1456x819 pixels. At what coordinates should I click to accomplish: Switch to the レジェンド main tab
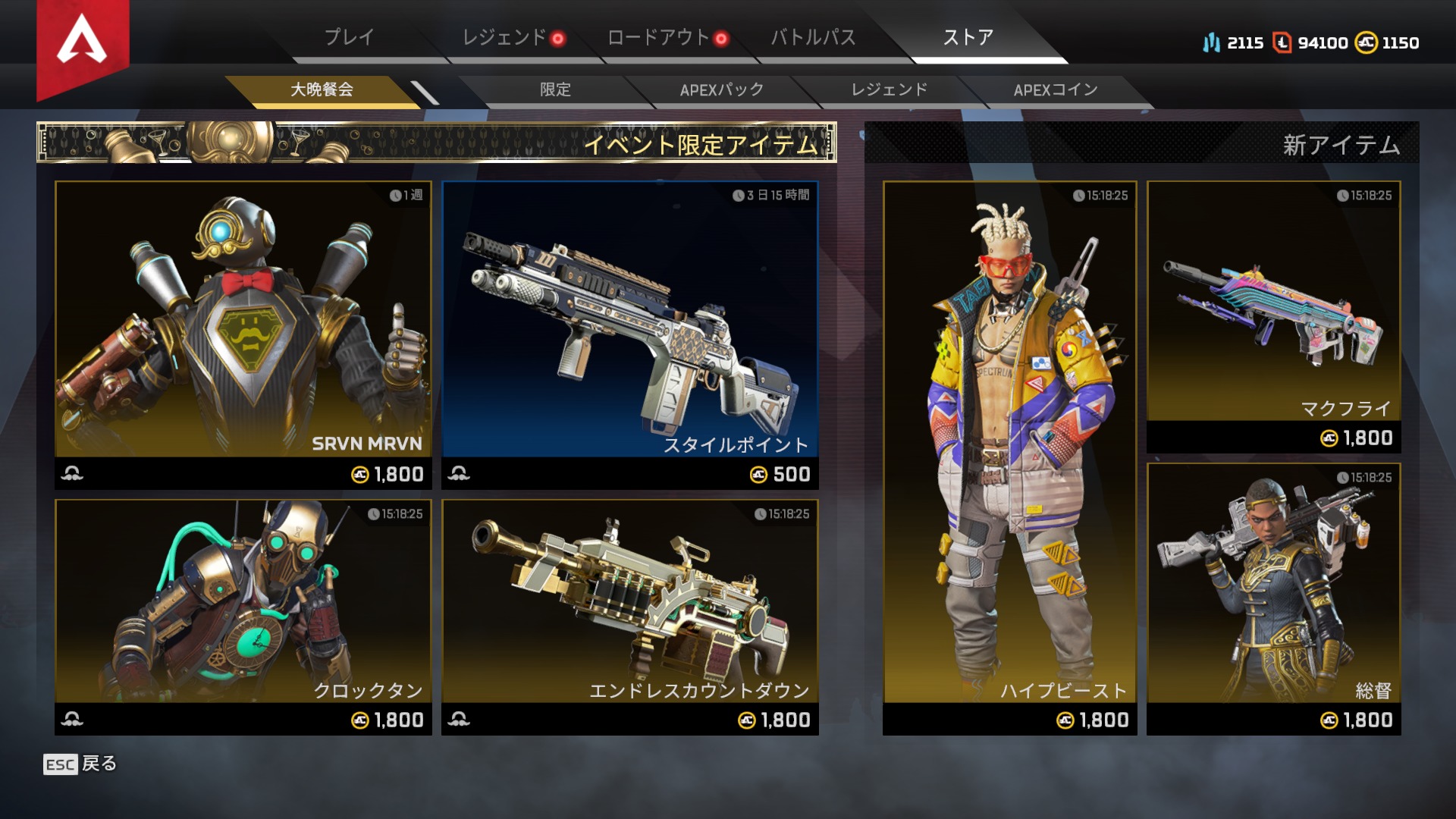[505, 37]
